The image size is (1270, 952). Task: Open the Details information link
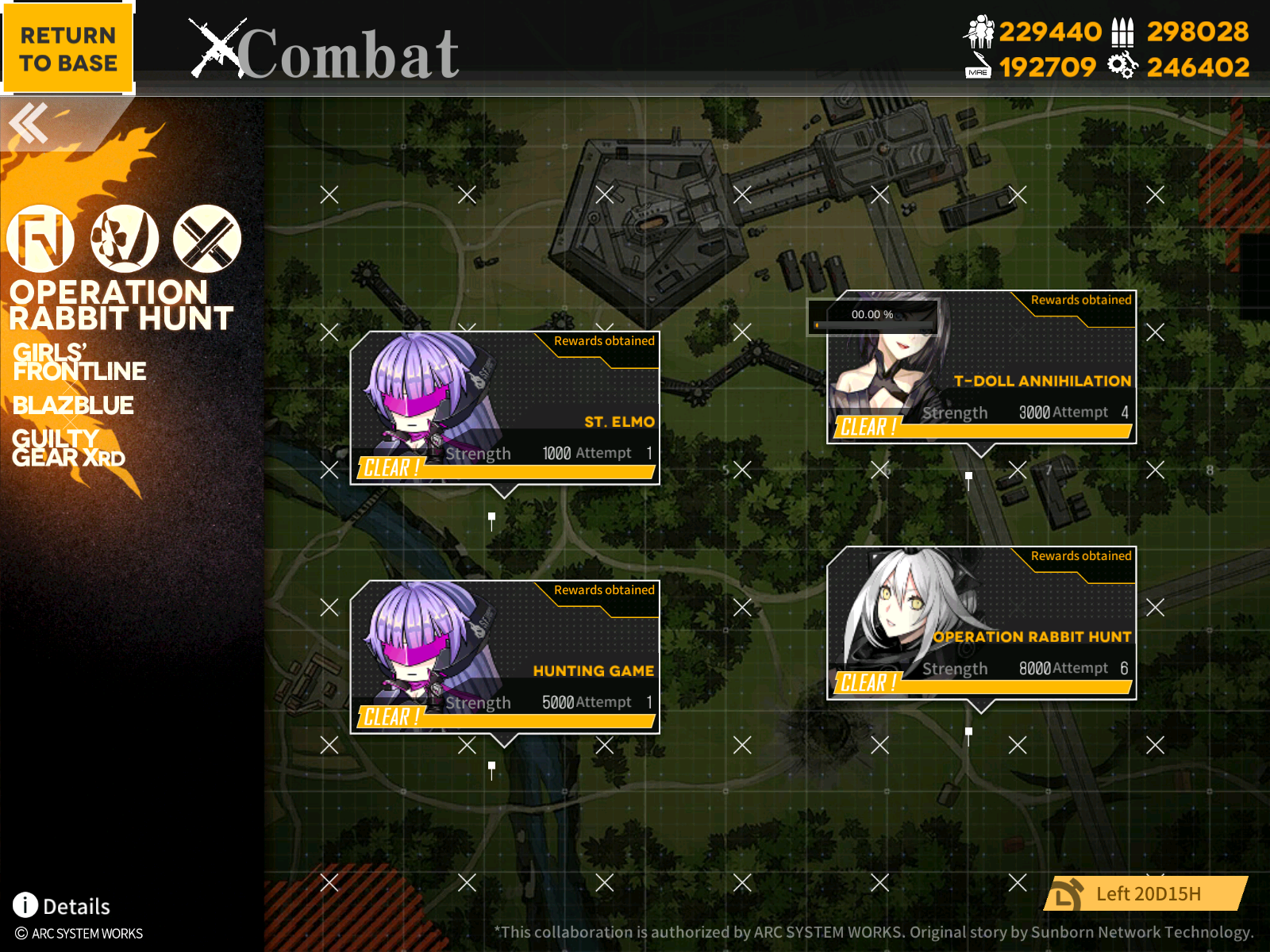[77, 906]
